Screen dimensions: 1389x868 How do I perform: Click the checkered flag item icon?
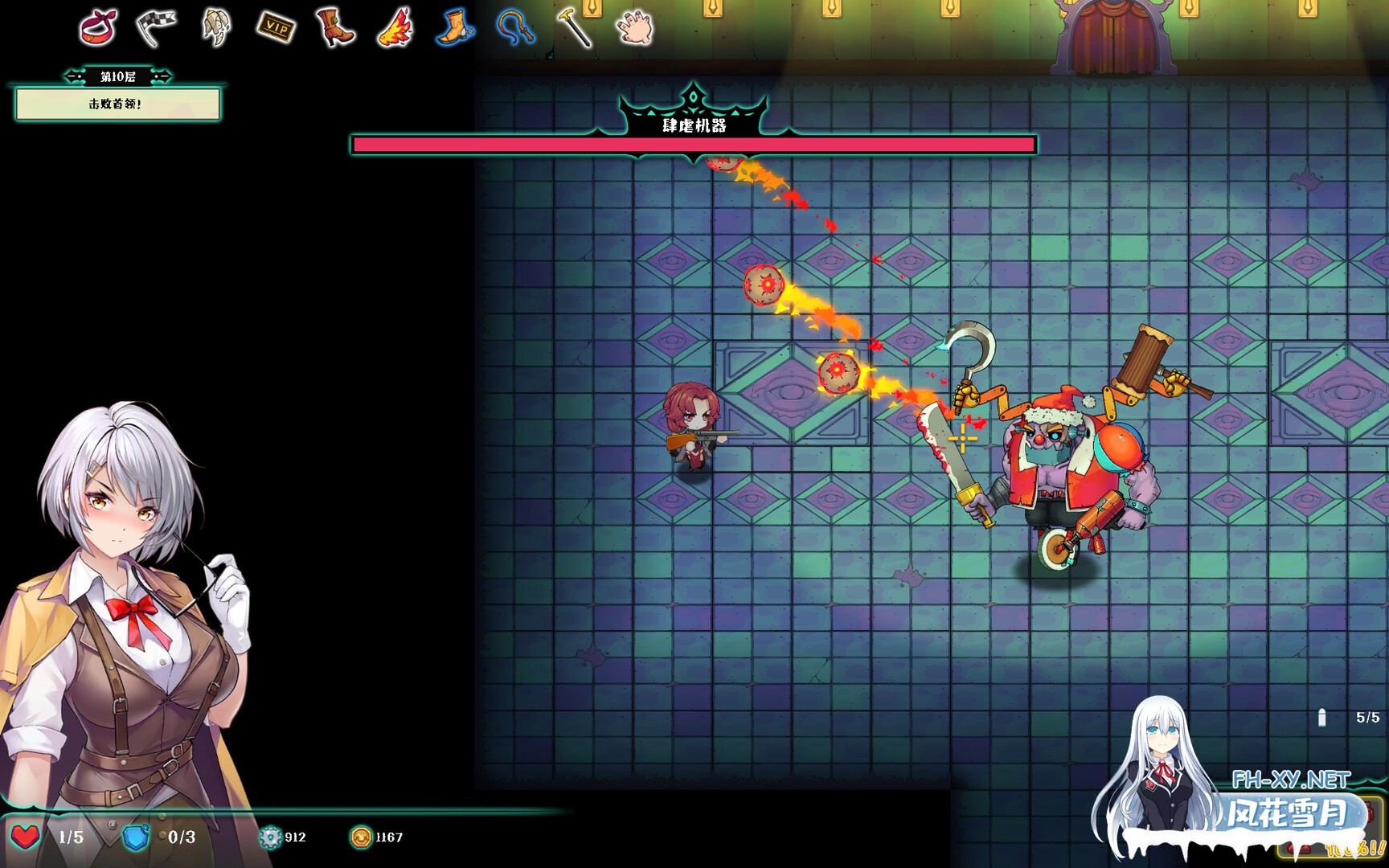[156, 27]
